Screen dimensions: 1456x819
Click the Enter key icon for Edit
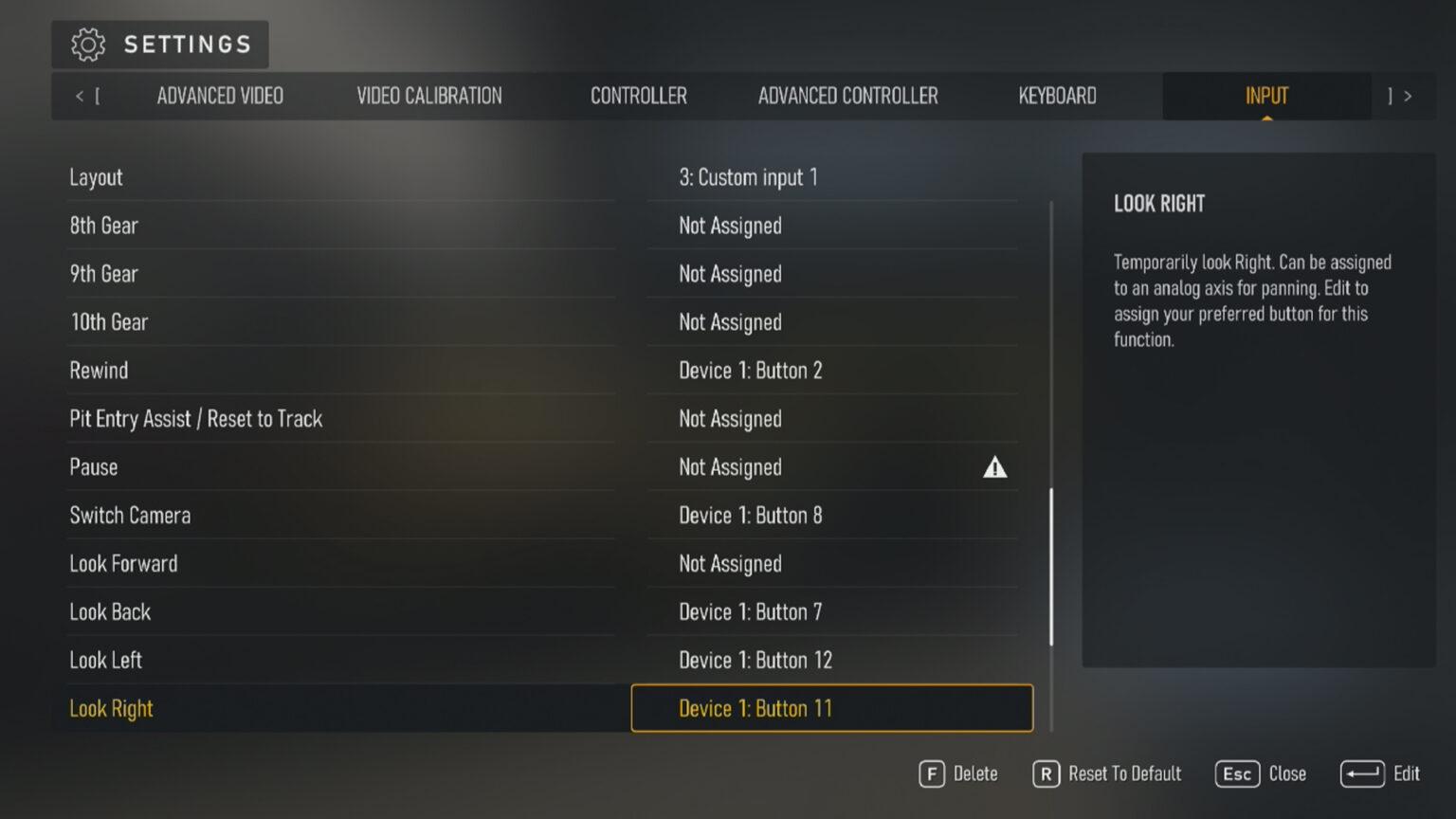point(1362,773)
